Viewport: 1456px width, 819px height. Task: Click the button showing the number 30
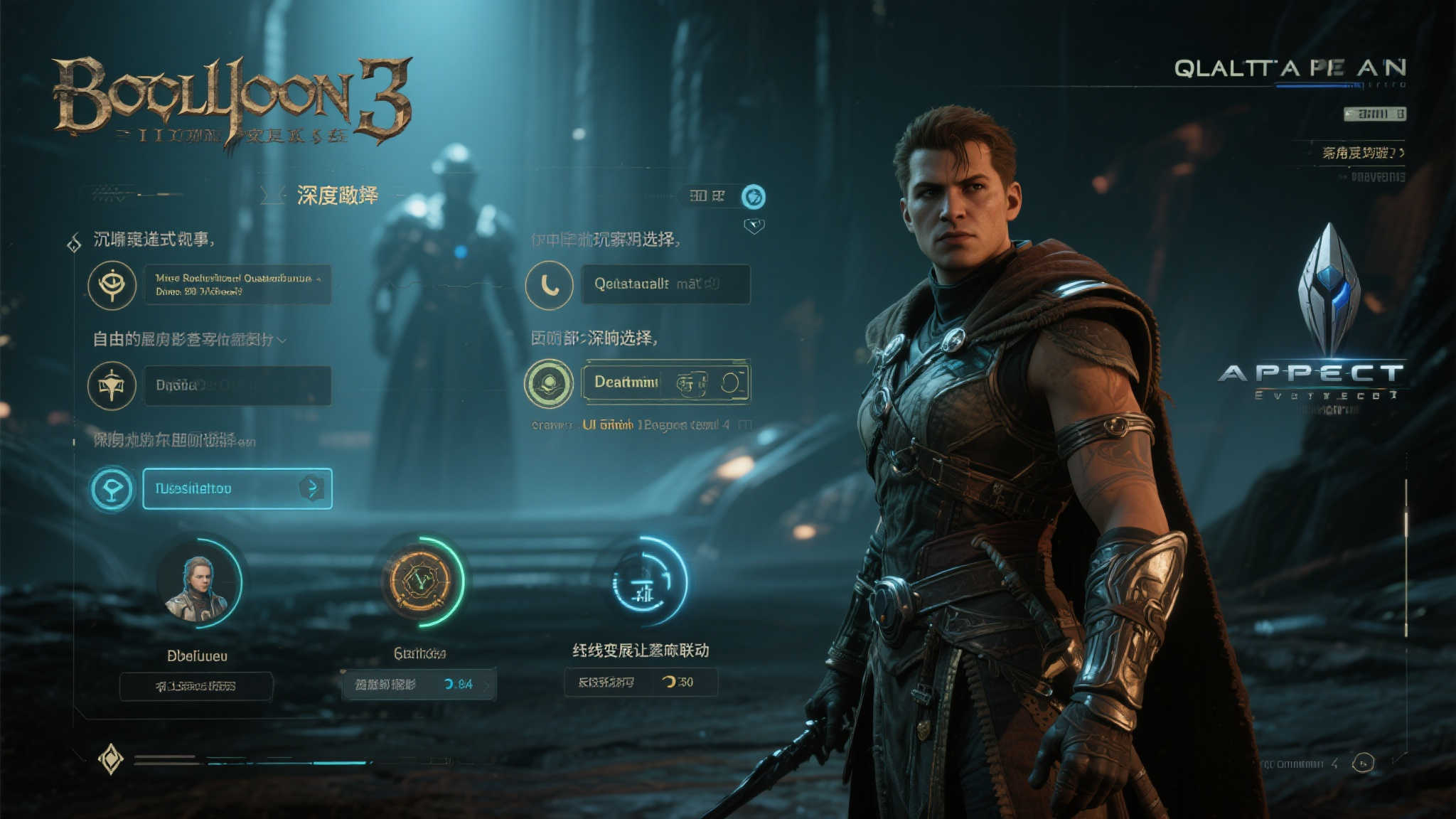tap(641, 682)
